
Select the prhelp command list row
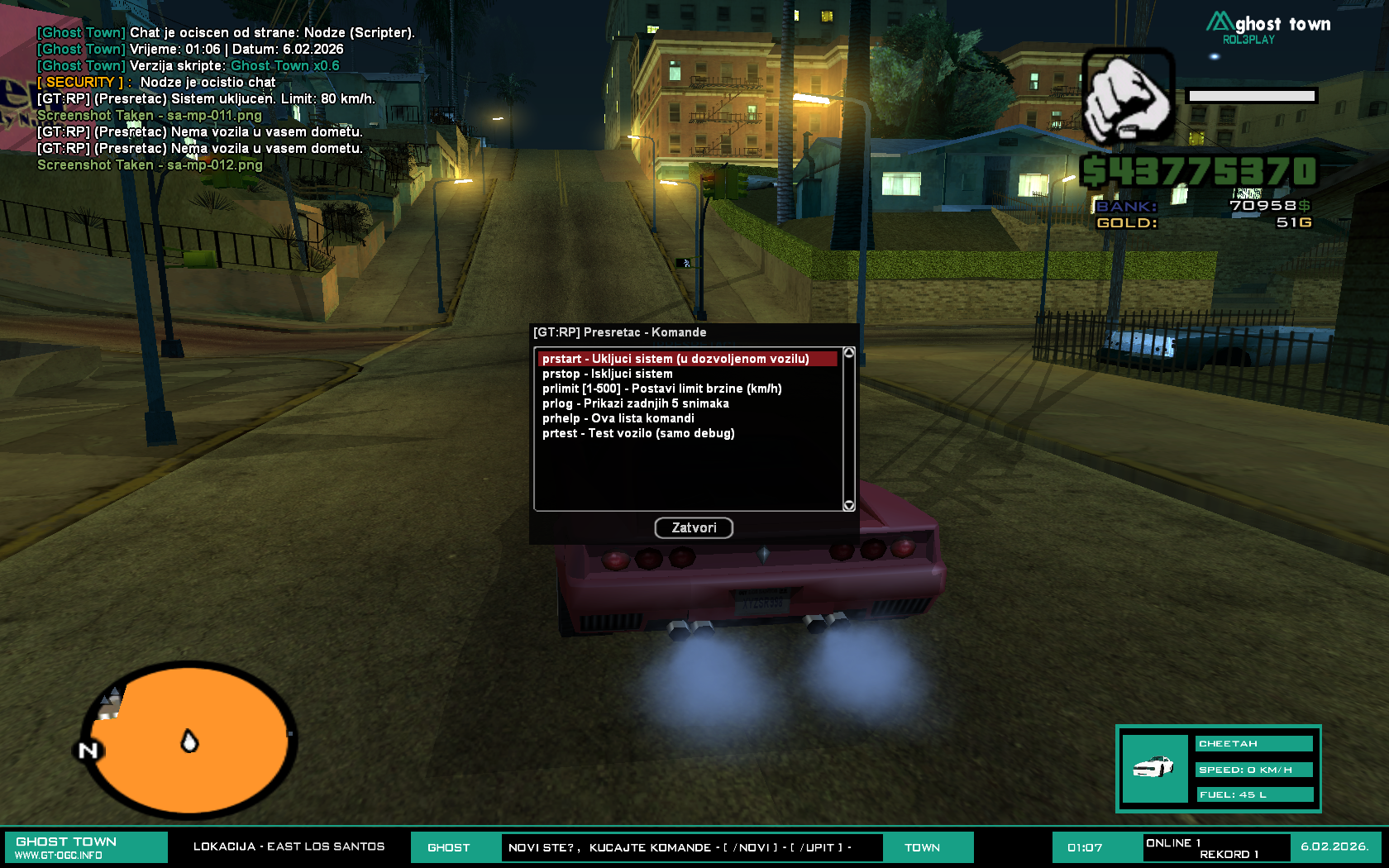(x=618, y=418)
